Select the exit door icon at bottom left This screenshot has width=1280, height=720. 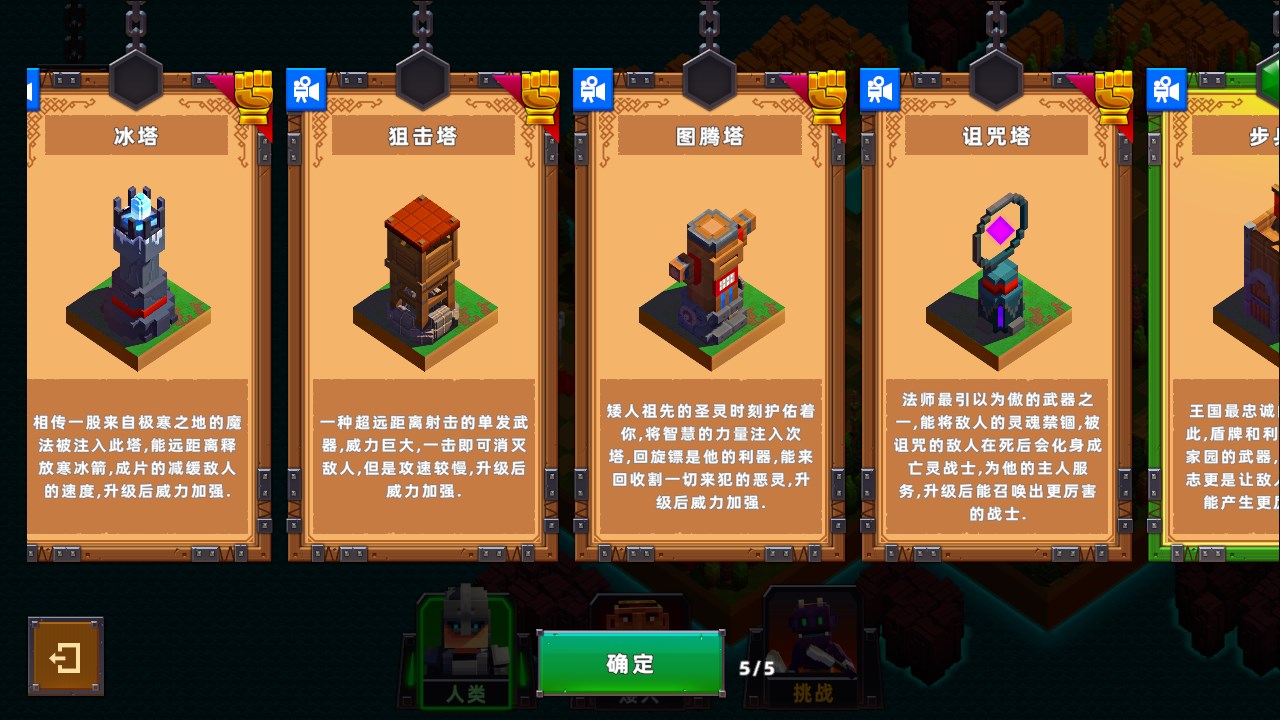[65, 658]
